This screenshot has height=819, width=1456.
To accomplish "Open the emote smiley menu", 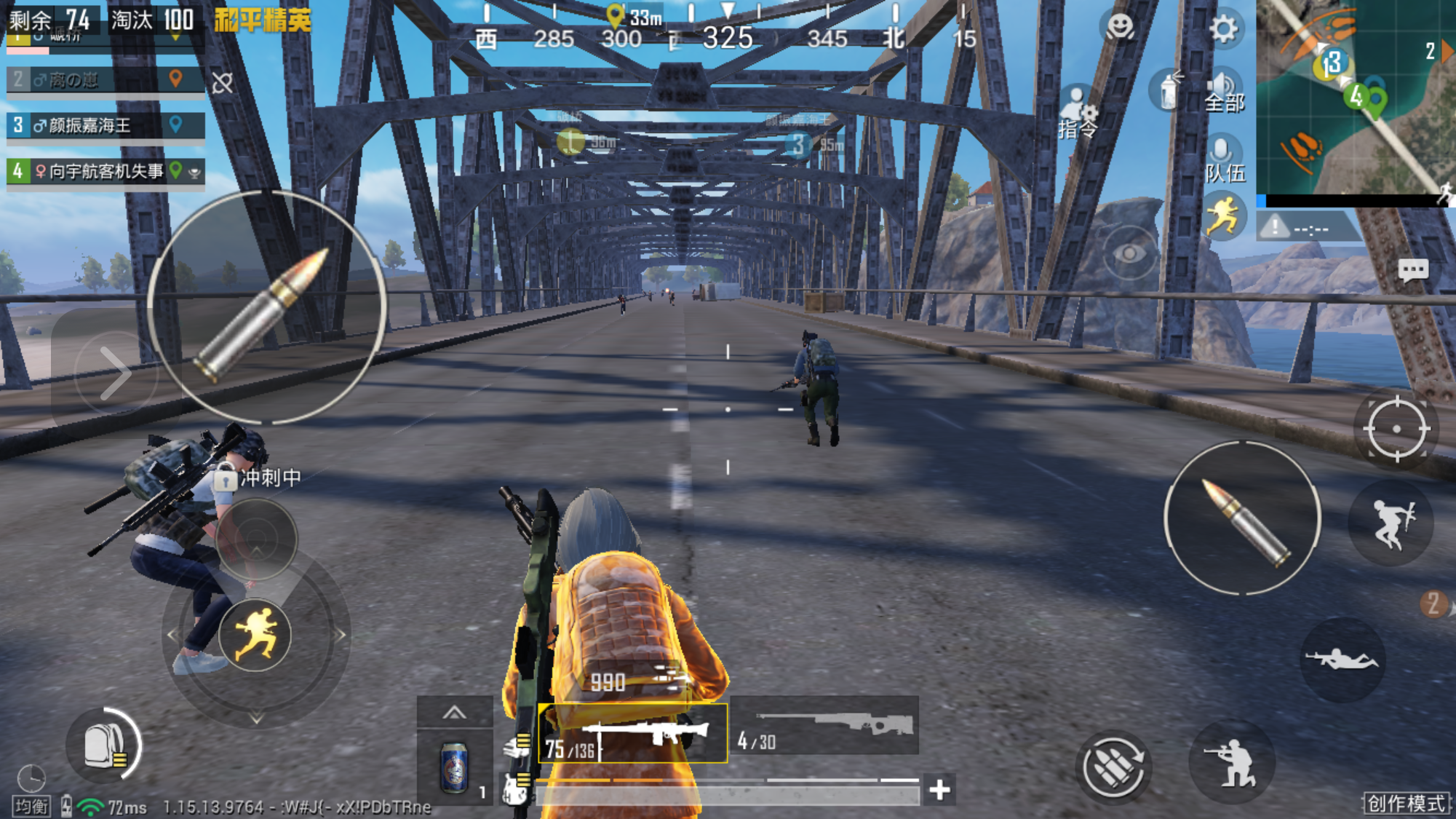I will point(1120,28).
